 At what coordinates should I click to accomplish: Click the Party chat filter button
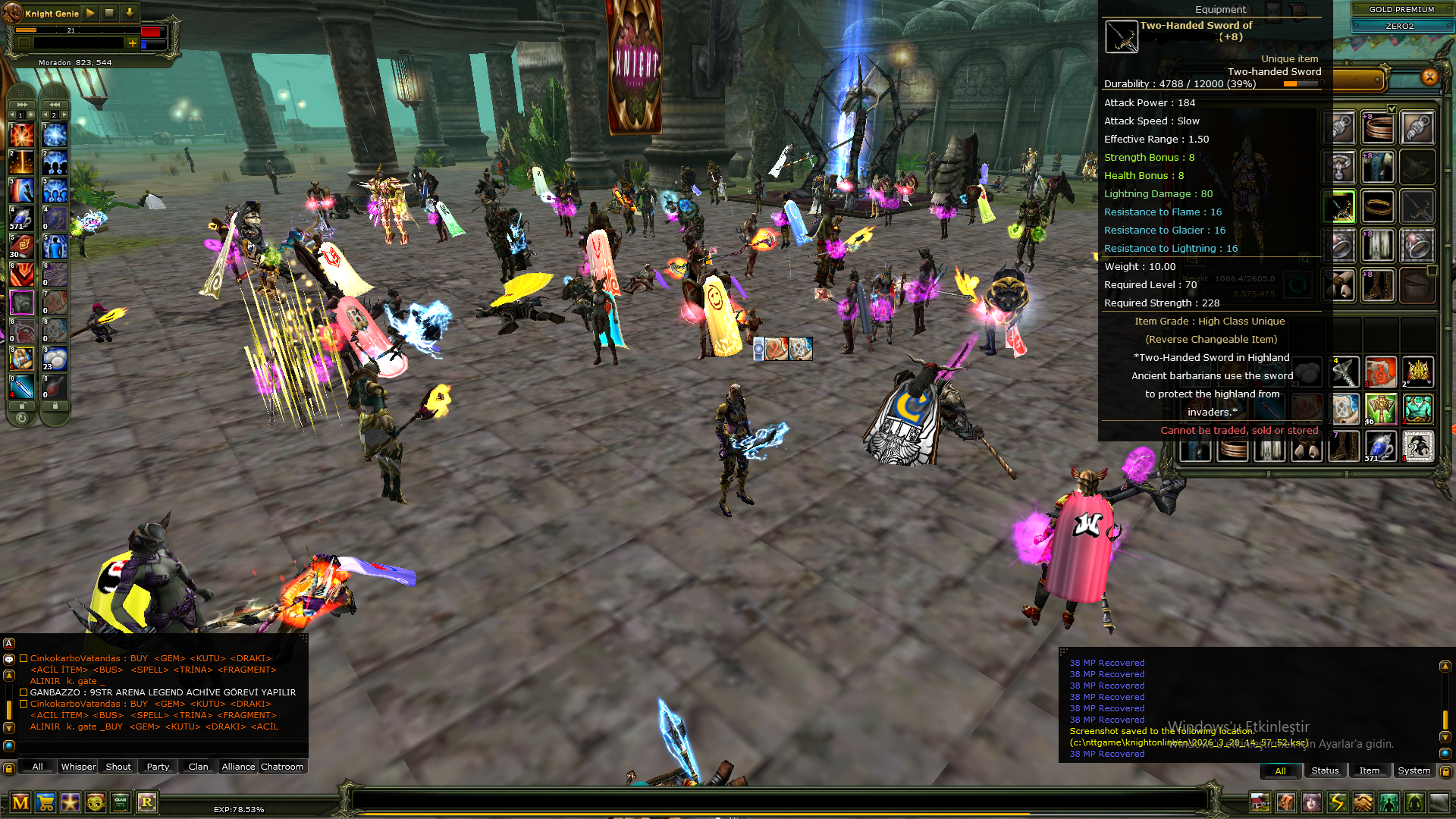(x=158, y=767)
